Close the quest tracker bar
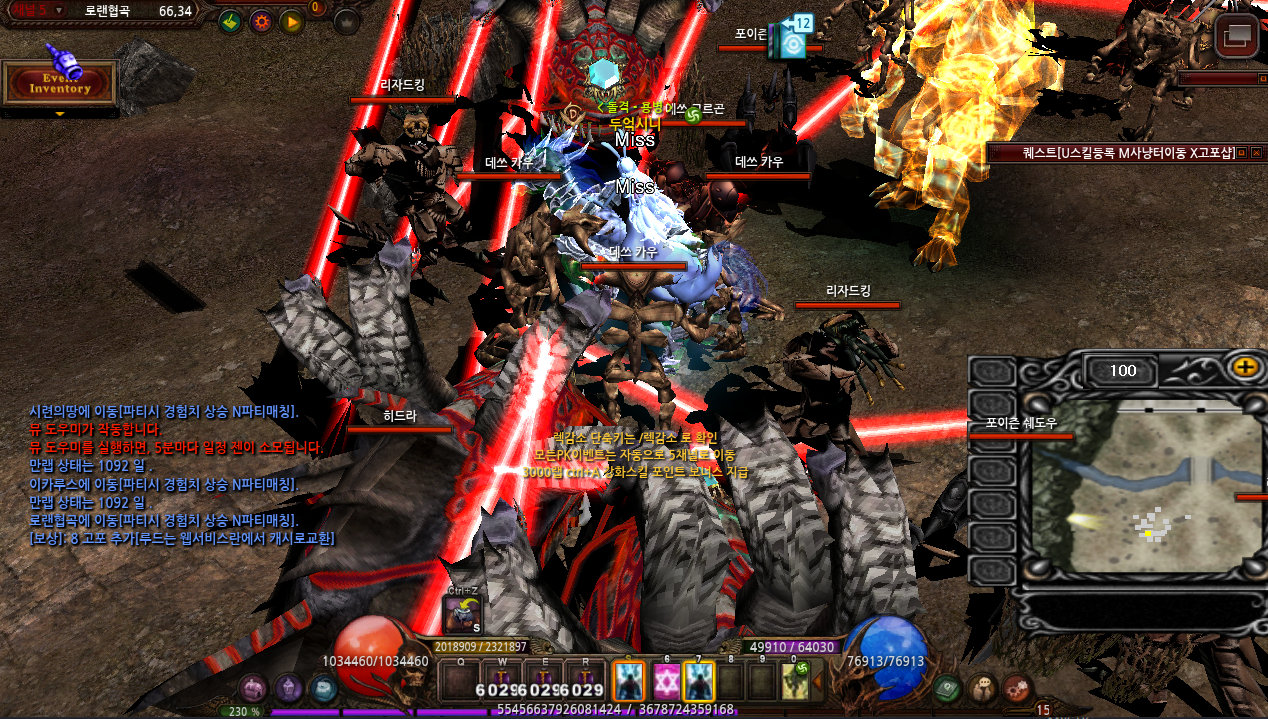The height and width of the screenshot is (719, 1268). pos(1257,153)
